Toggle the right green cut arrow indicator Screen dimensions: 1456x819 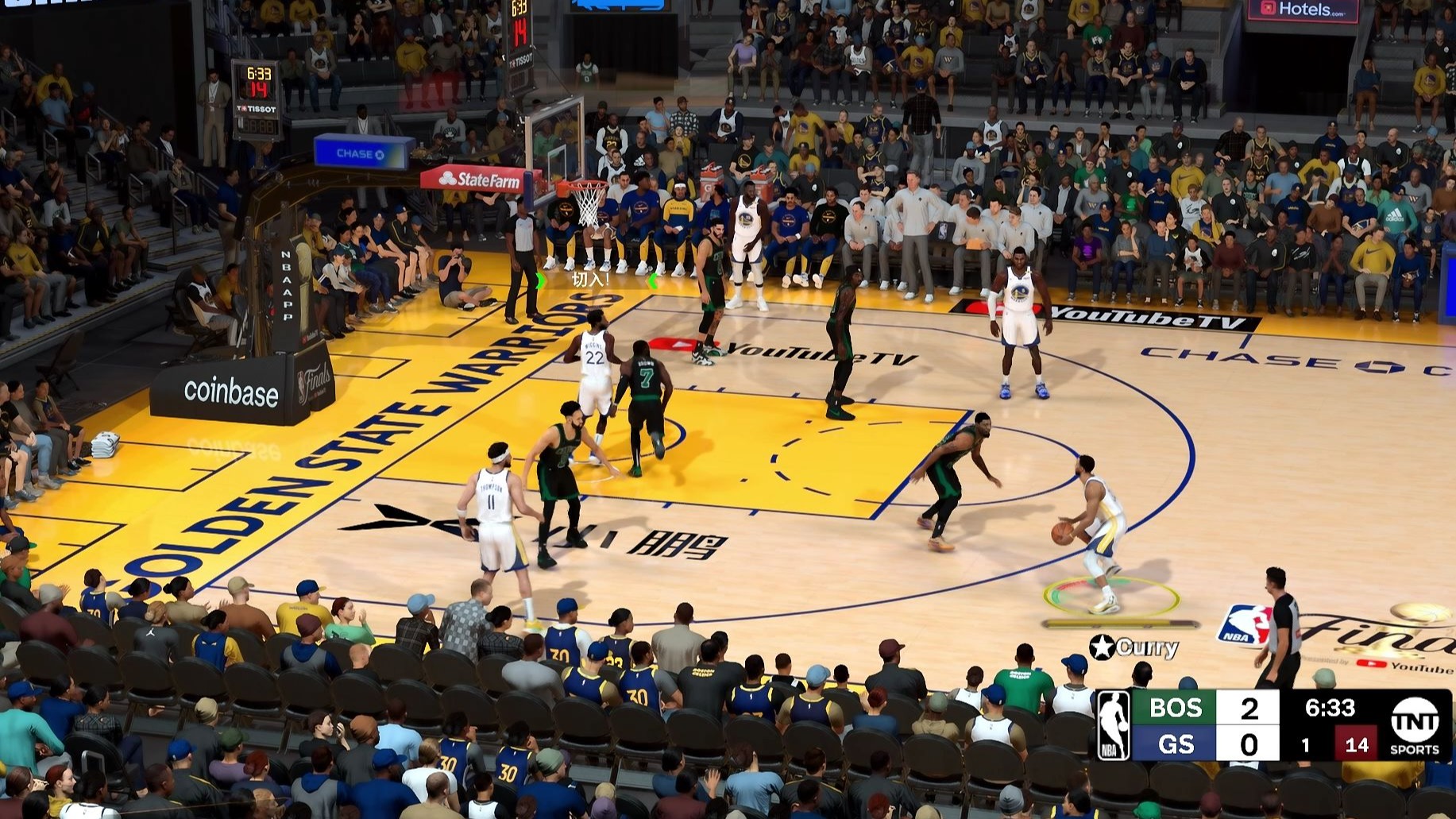[x=654, y=280]
